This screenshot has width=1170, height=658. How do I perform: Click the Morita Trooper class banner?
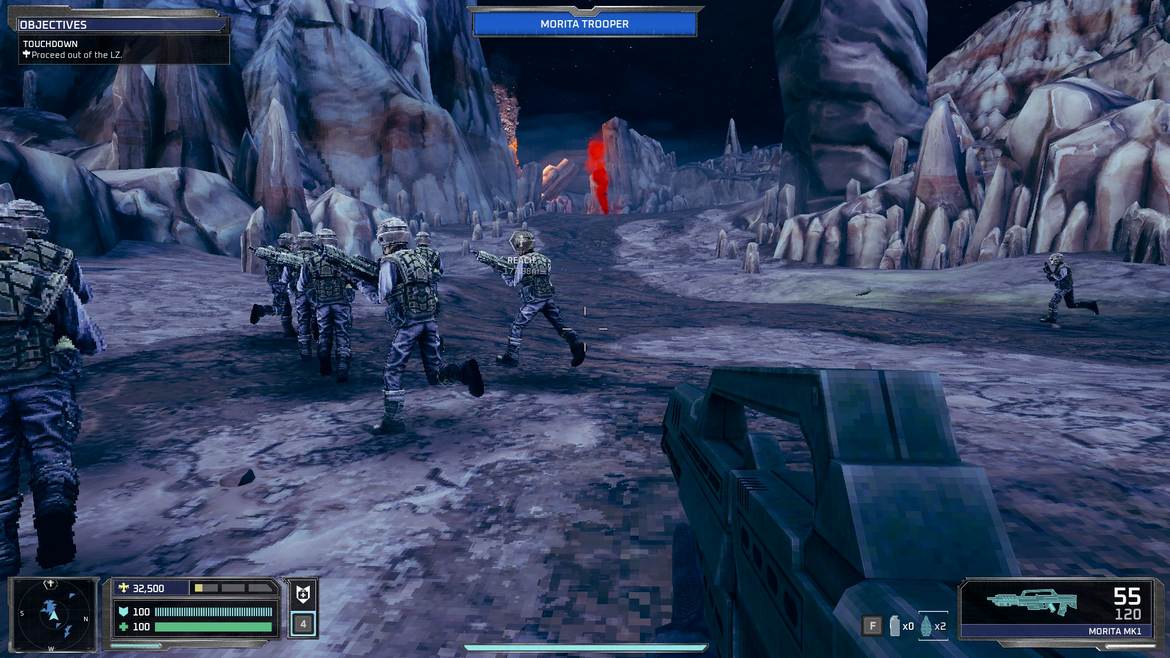tap(585, 24)
